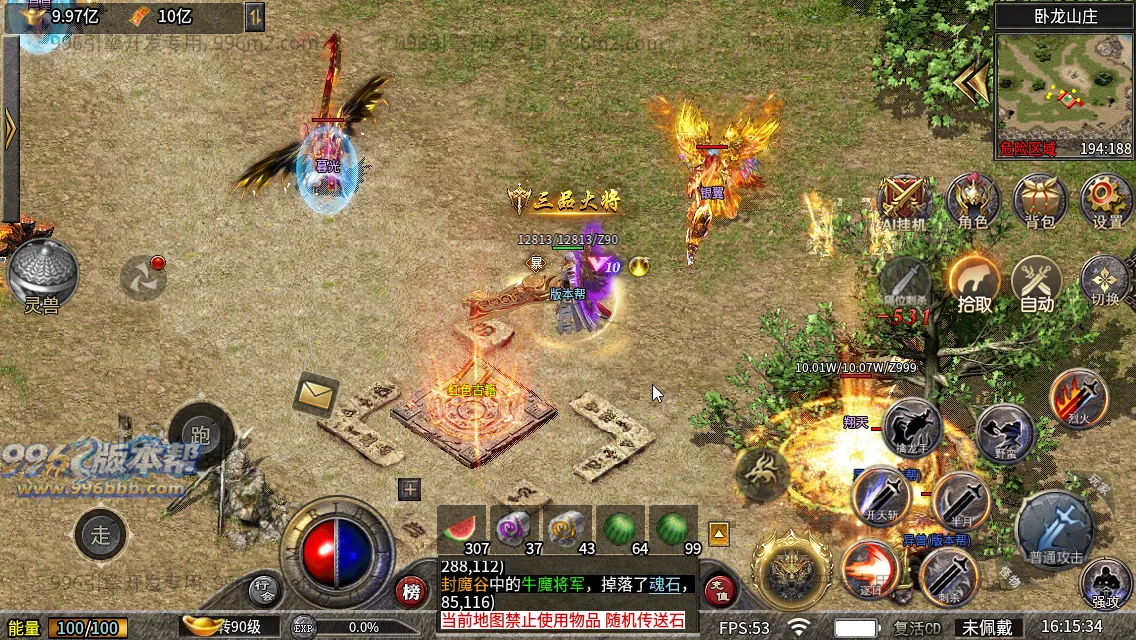Open the envelope mail icon
Screen dimensions: 1136x640
(x=315, y=396)
